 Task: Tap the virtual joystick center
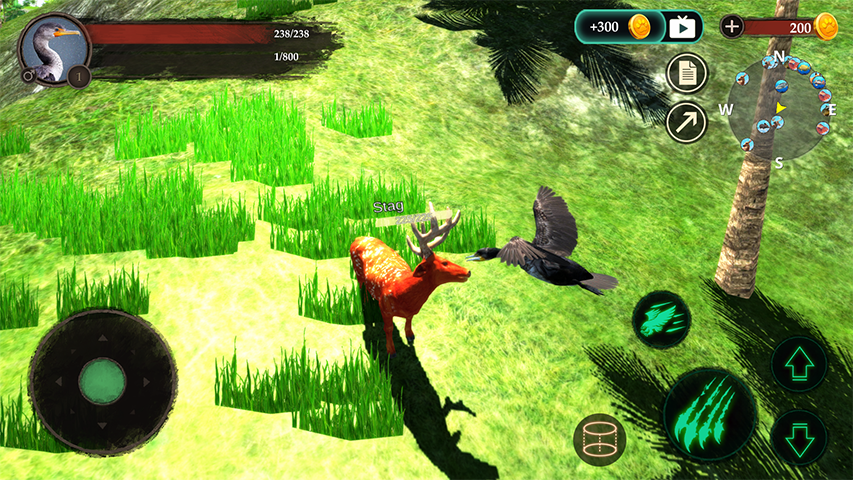point(102,381)
